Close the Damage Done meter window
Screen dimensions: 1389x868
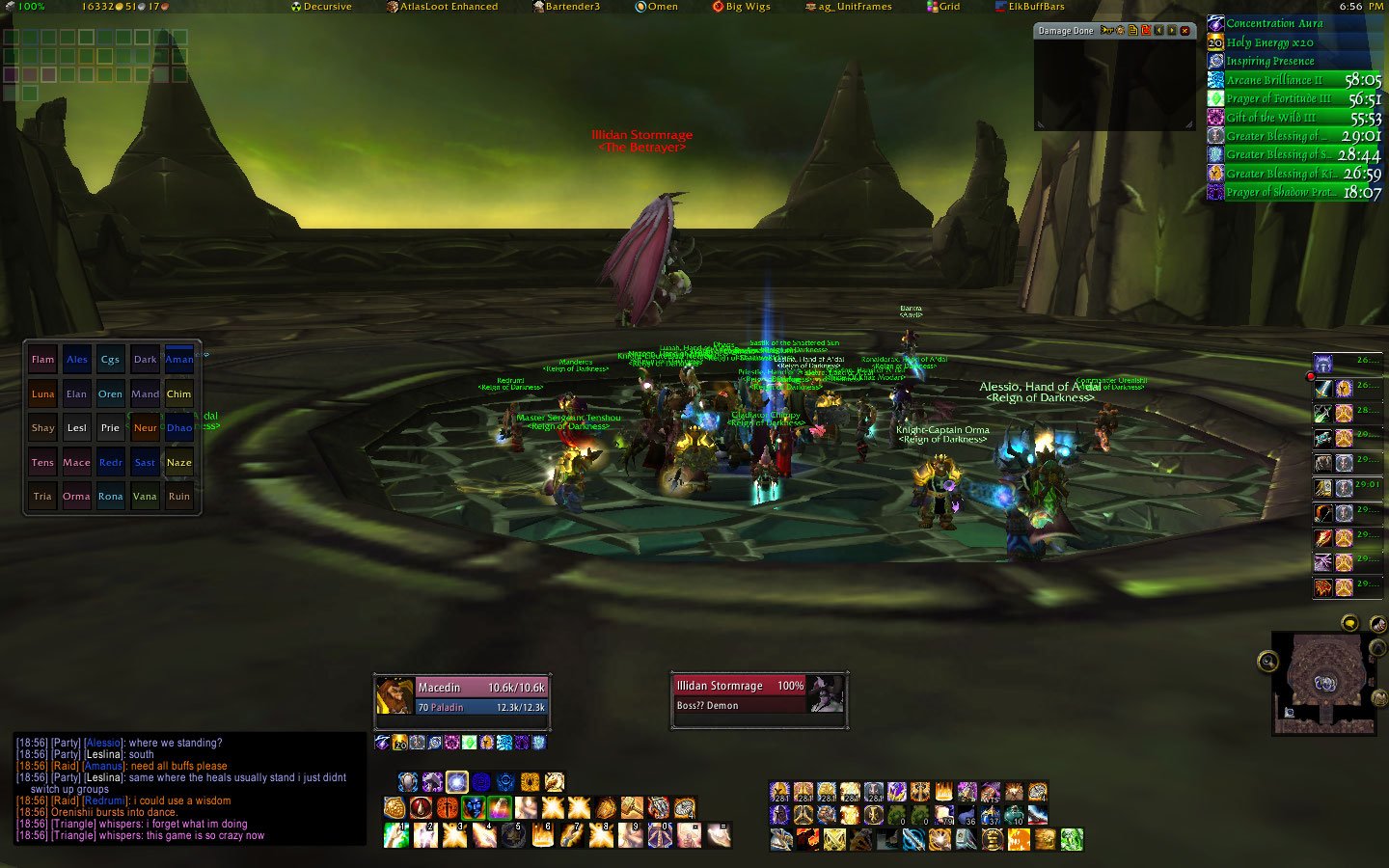coord(1185,31)
